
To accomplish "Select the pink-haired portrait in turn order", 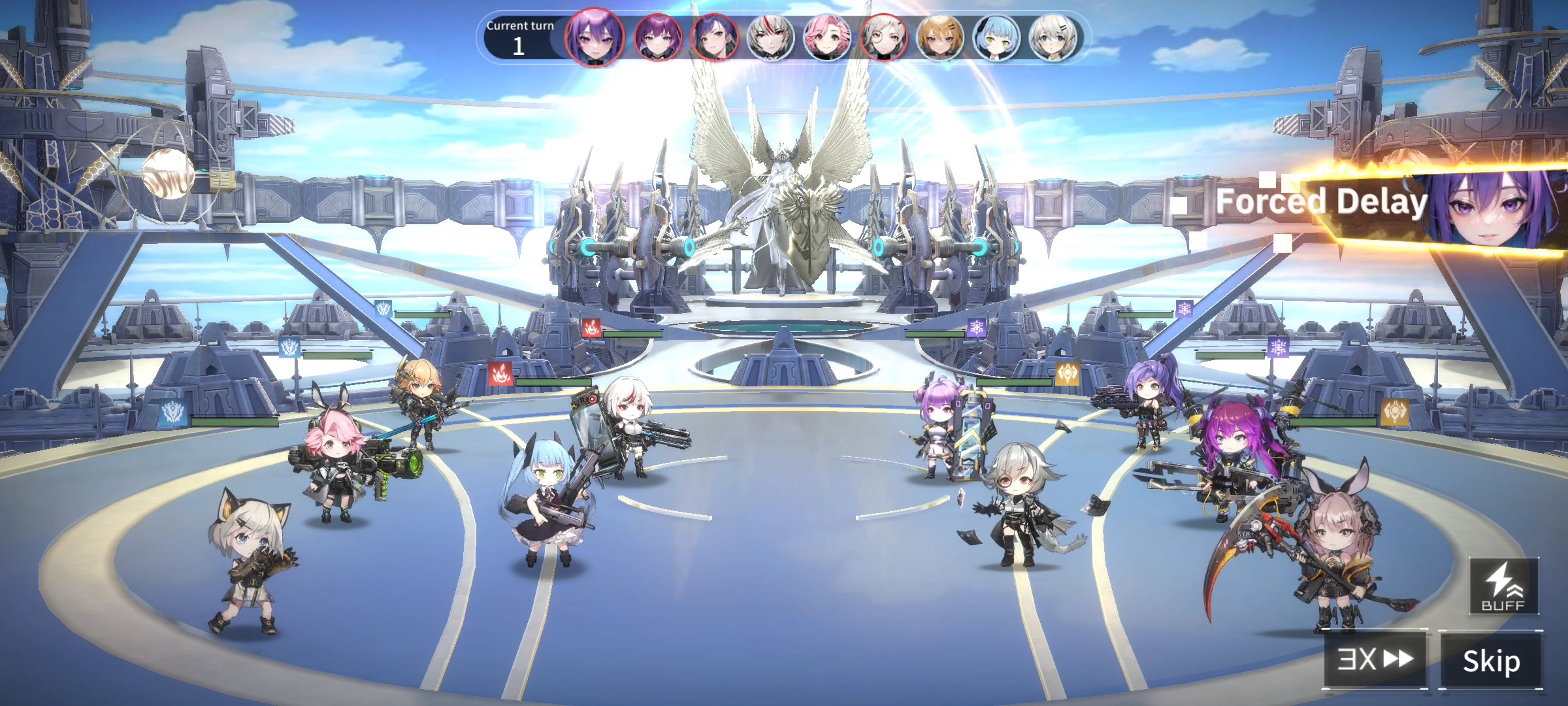I will (x=826, y=38).
